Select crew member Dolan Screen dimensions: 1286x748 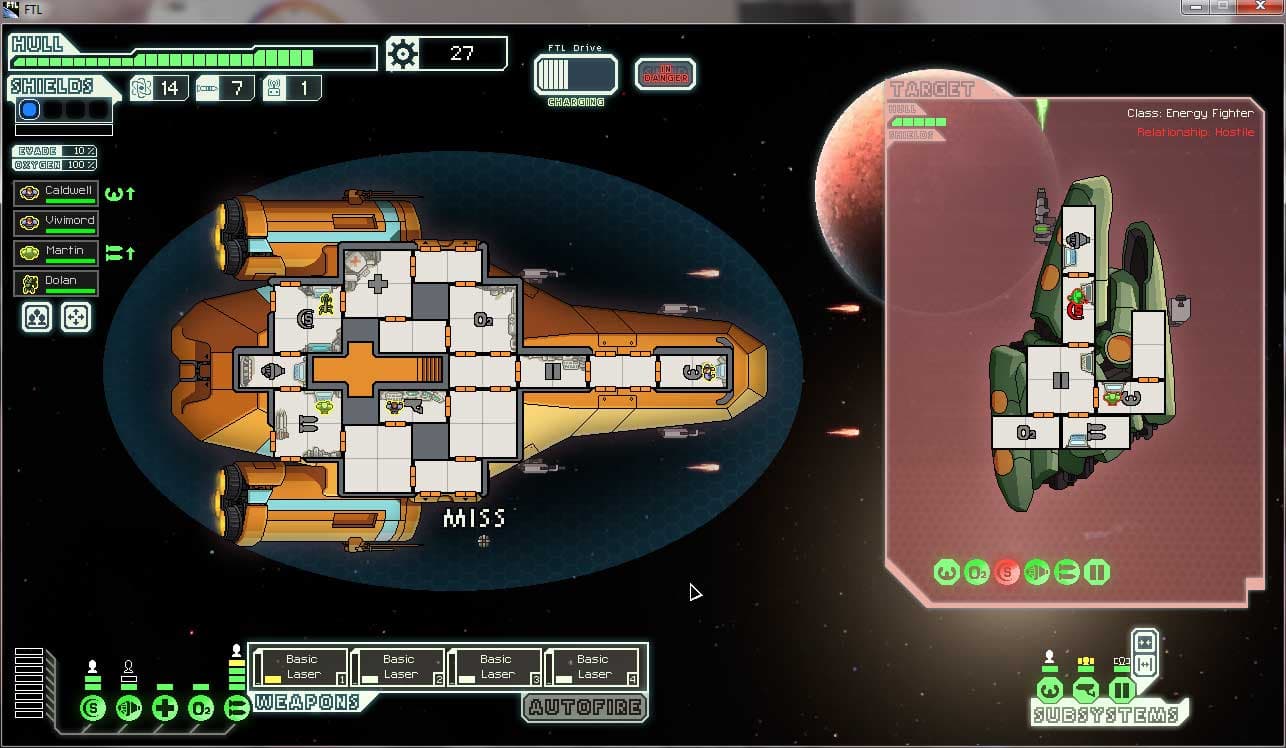[56, 283]
